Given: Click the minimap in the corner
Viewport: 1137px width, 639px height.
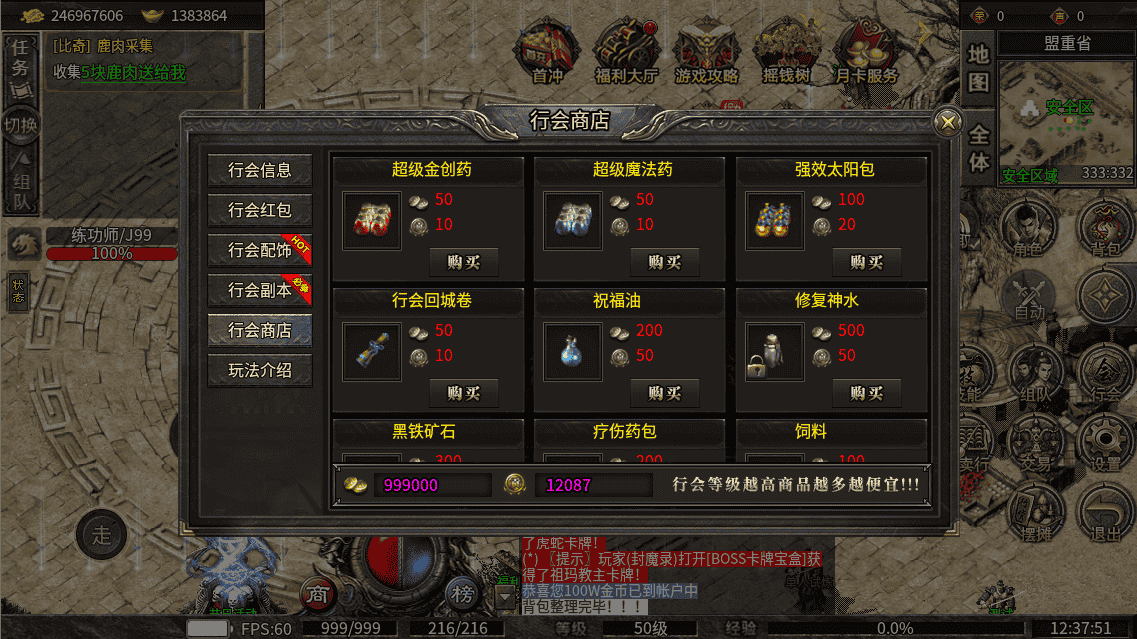Looking at the screenshot, I should 1063,122.
